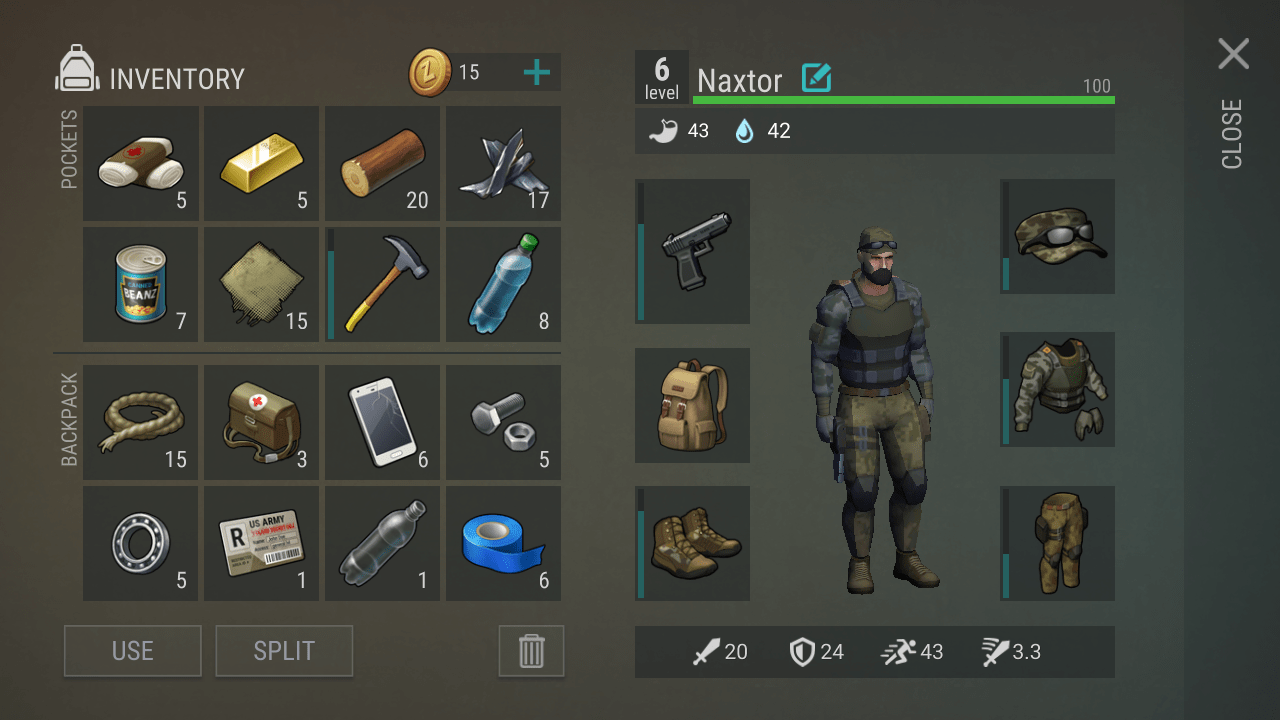The image size is (1280, 720).
Task: Select the cracked smartphone slot
Action: pos(382,422)
